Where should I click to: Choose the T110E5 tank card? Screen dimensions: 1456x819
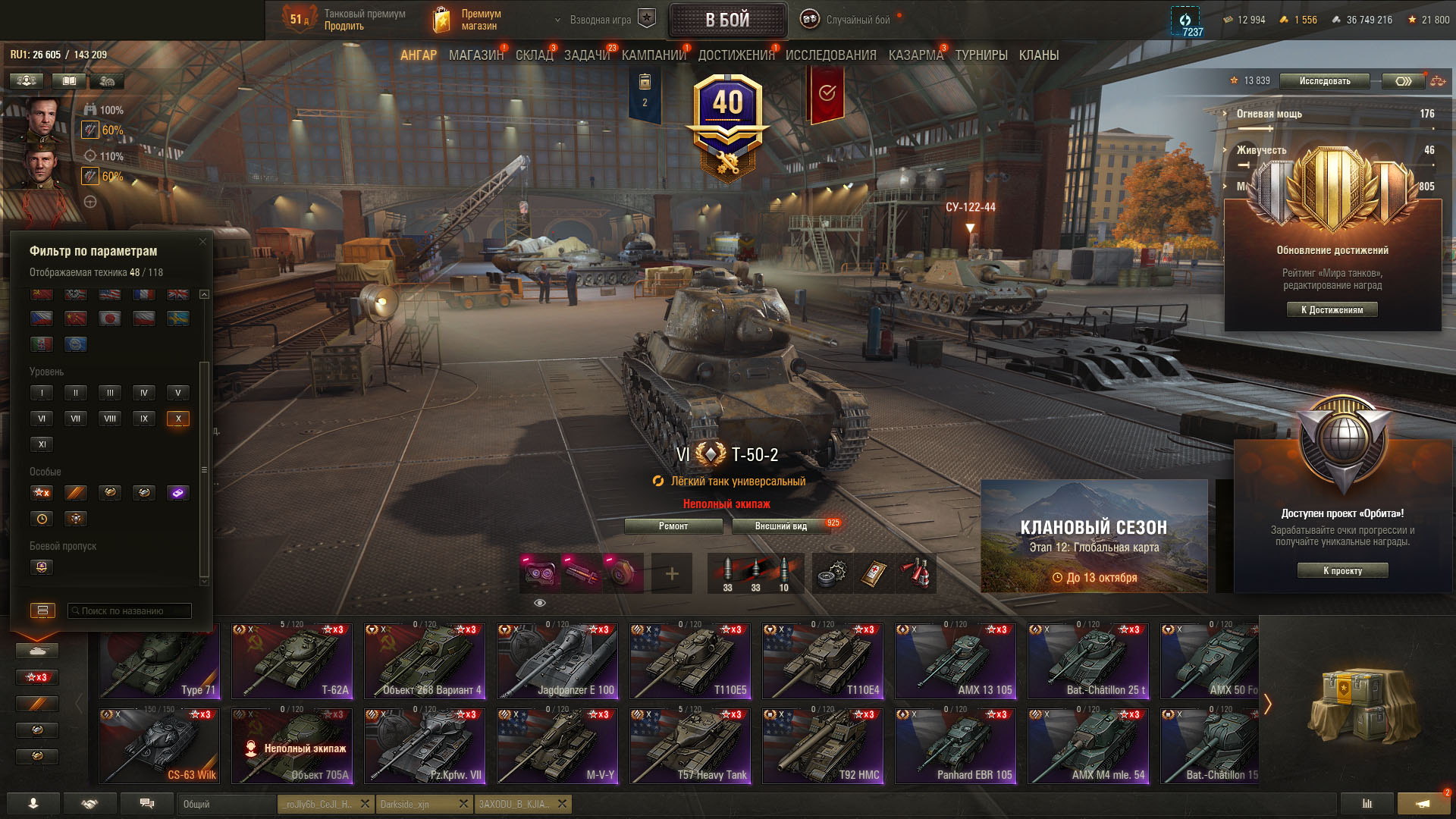click(690, 661)
